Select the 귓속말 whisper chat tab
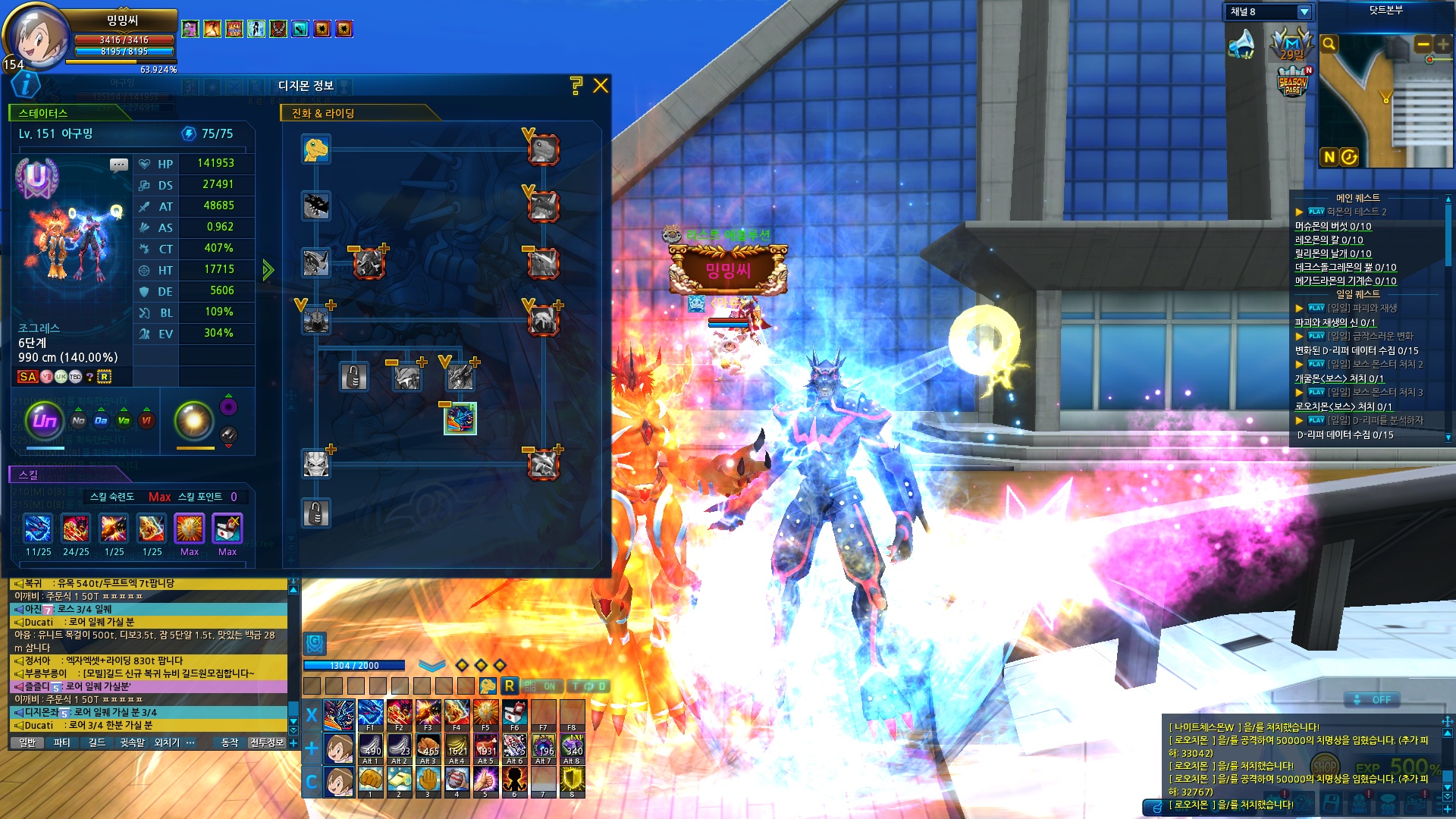The width and height of the screenshot is (1456, 819). pos(132,743)
